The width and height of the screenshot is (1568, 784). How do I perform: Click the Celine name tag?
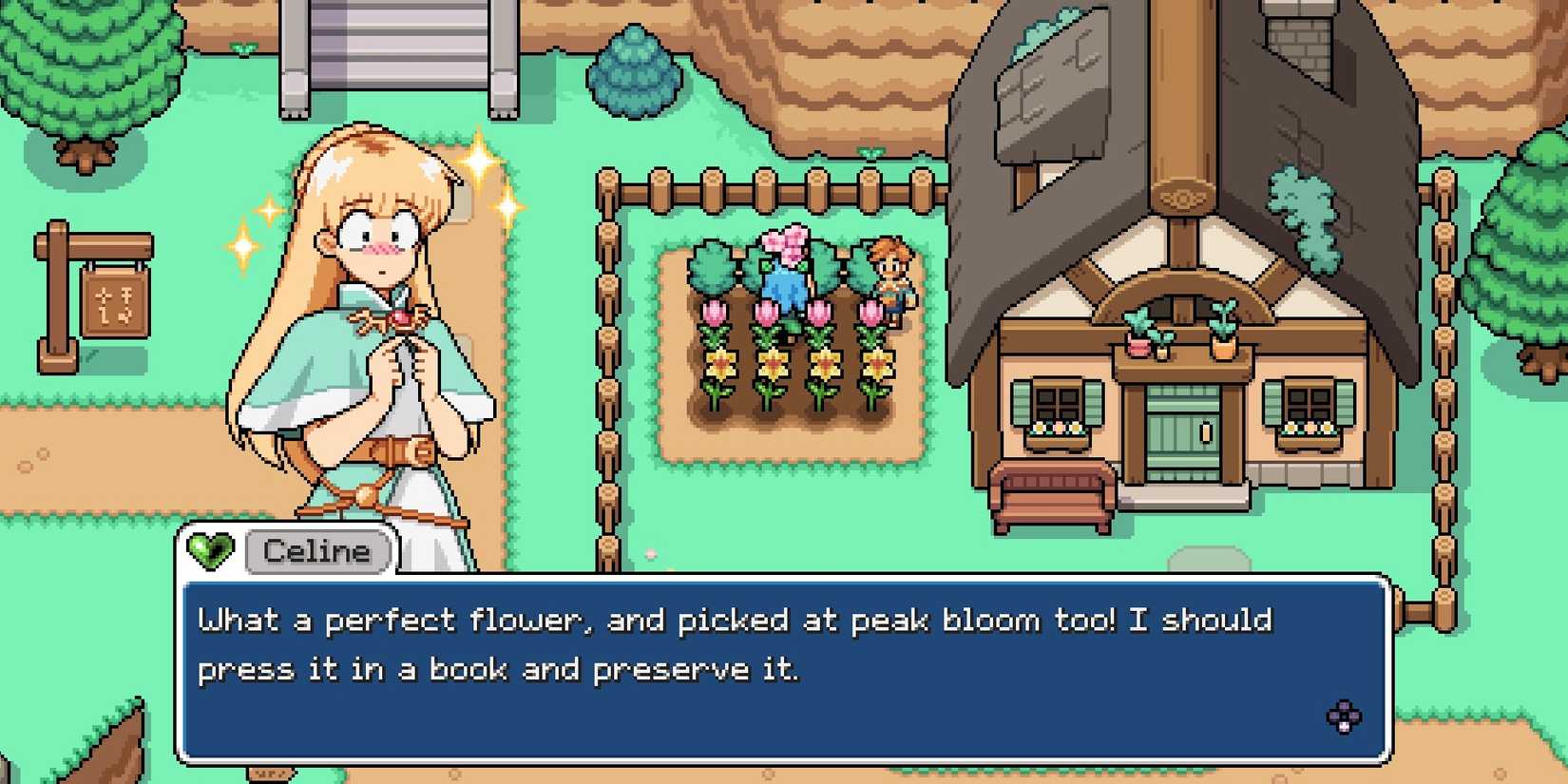[317, 551]
